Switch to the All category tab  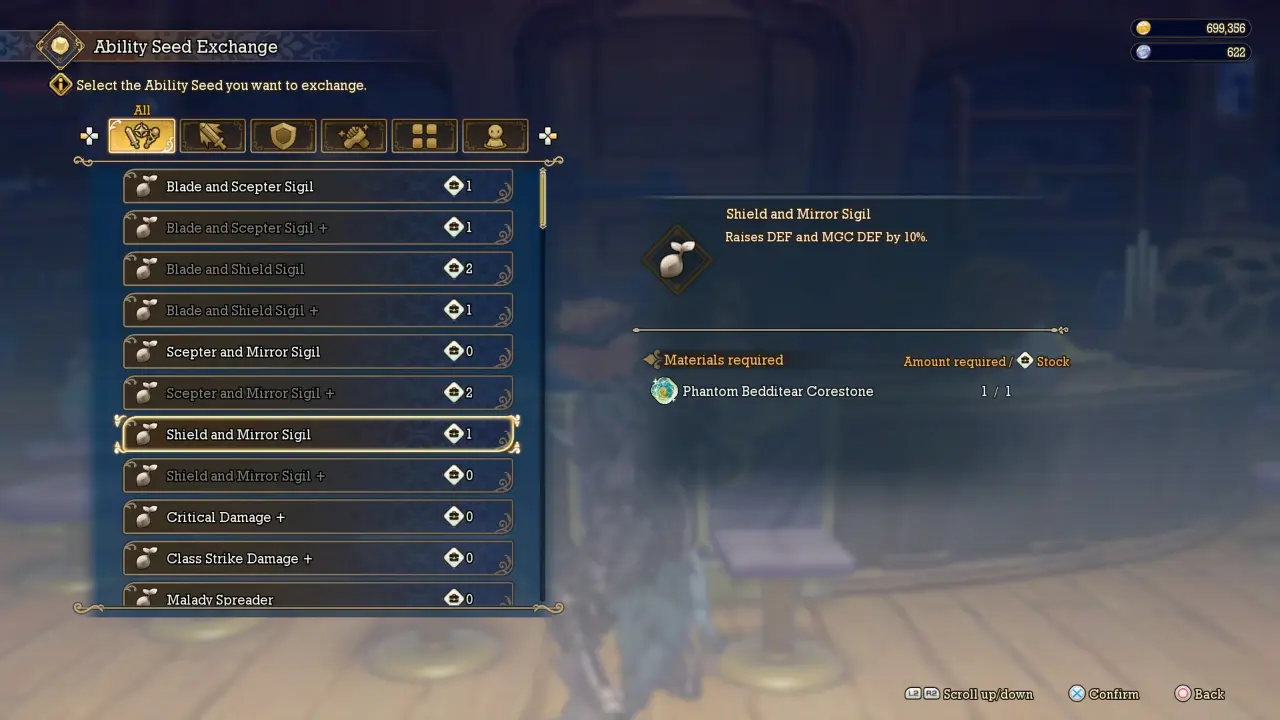(141, 135)
